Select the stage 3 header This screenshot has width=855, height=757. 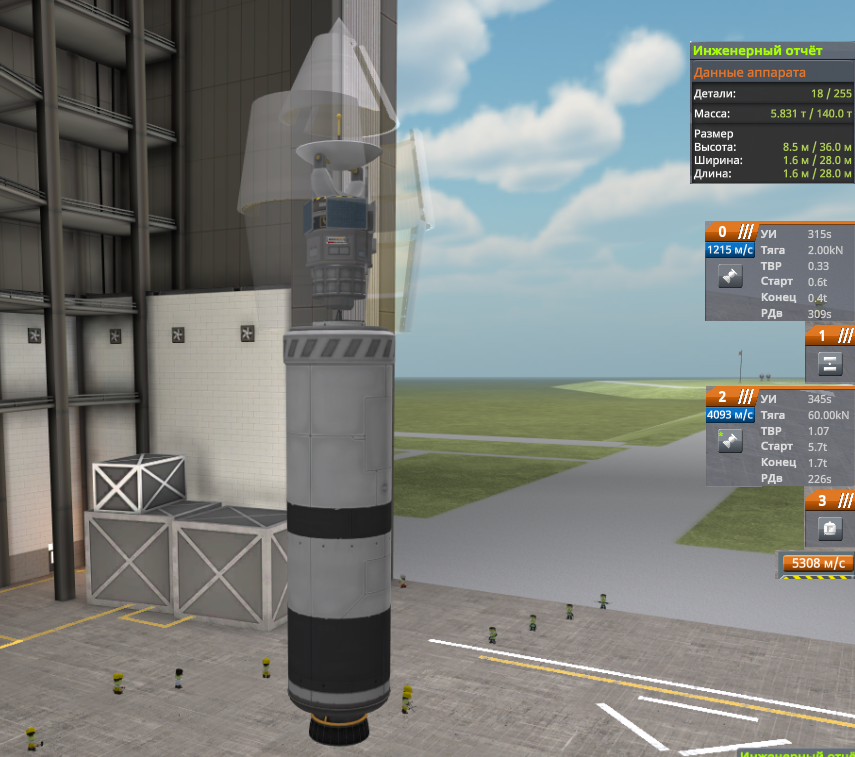click(x=829, y=501)
